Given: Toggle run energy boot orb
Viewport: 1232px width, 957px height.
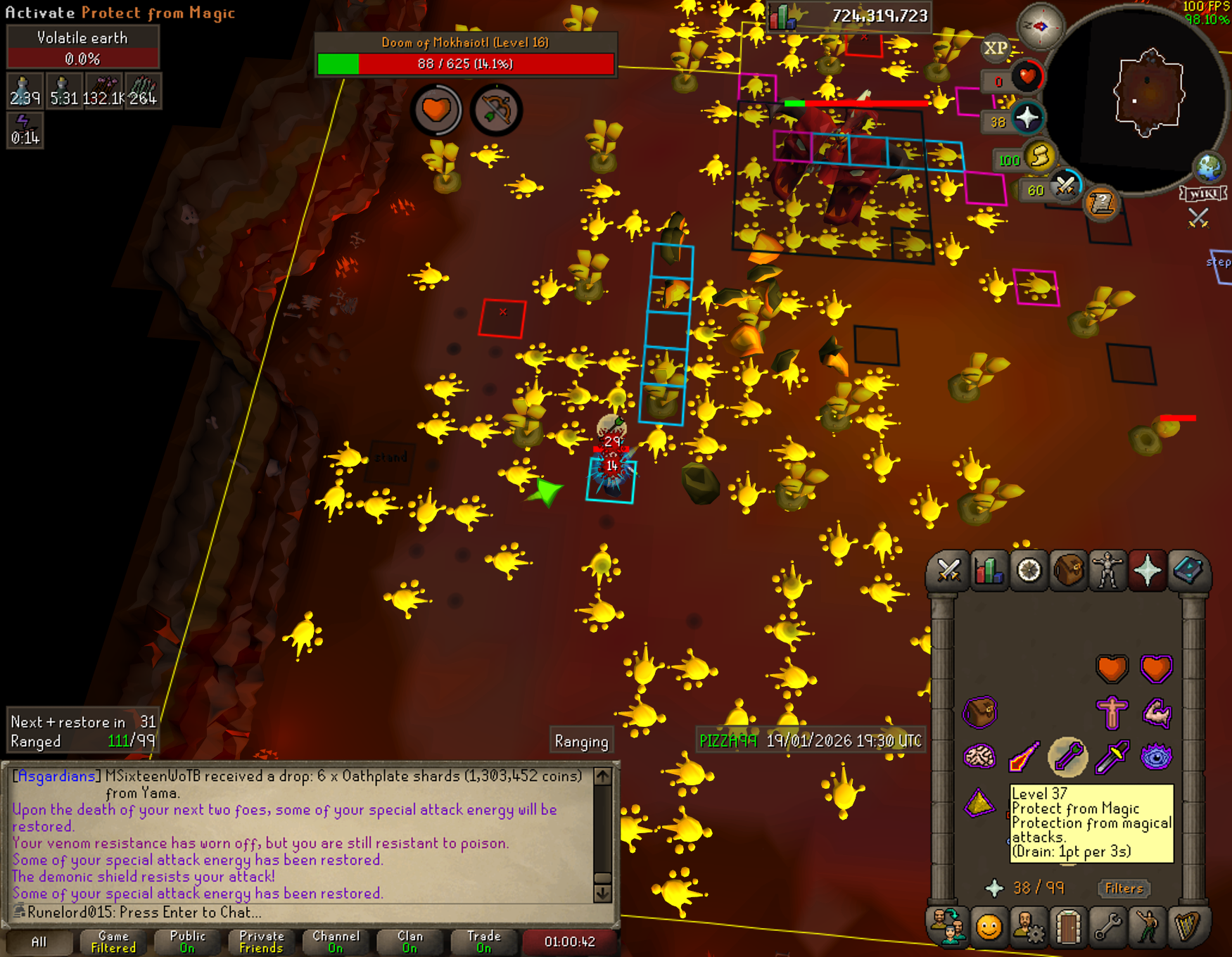Looking at the screenshot, I should point(1040,156).
